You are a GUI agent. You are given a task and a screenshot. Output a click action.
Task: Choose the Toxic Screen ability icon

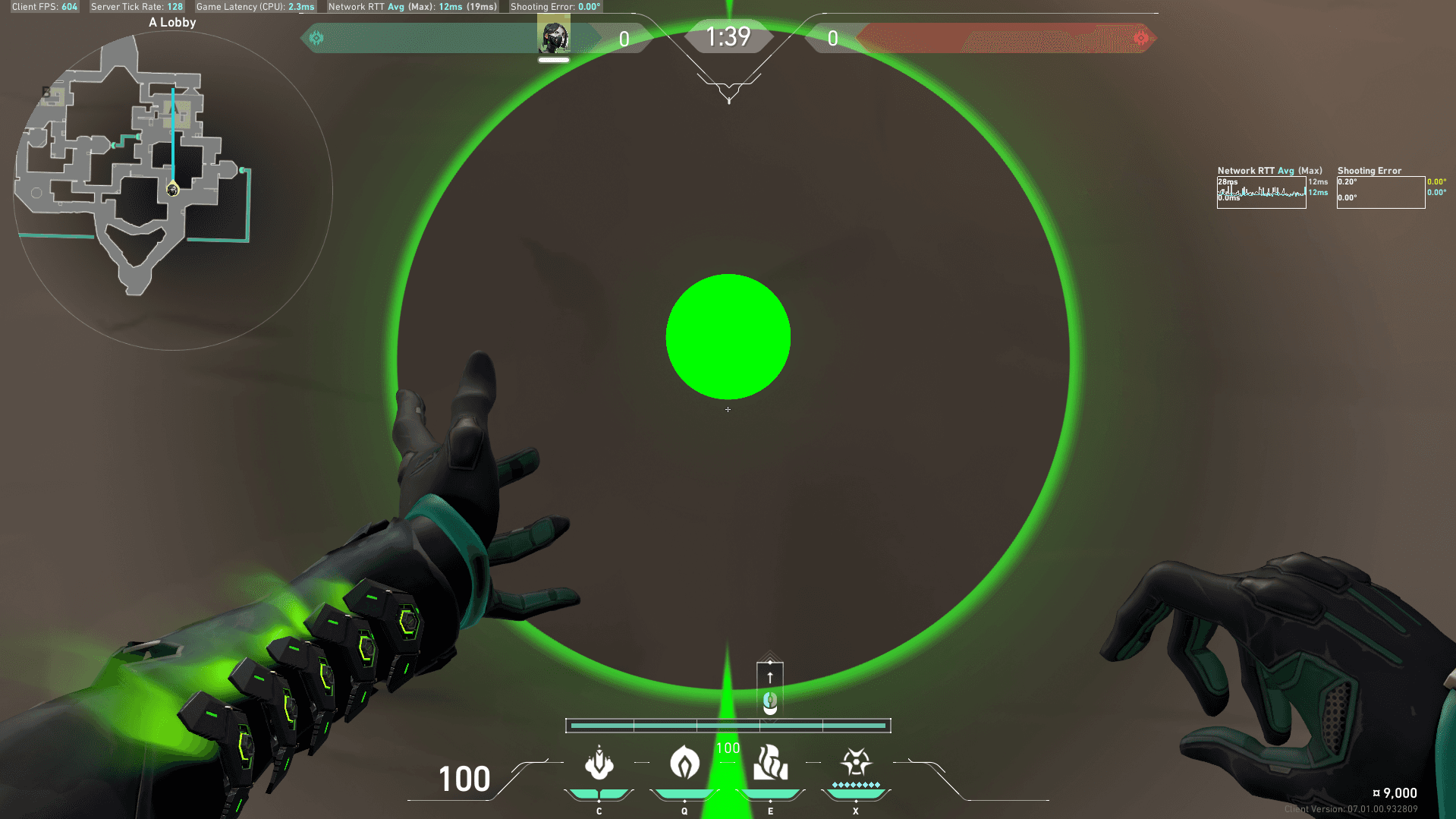(770, 763)
